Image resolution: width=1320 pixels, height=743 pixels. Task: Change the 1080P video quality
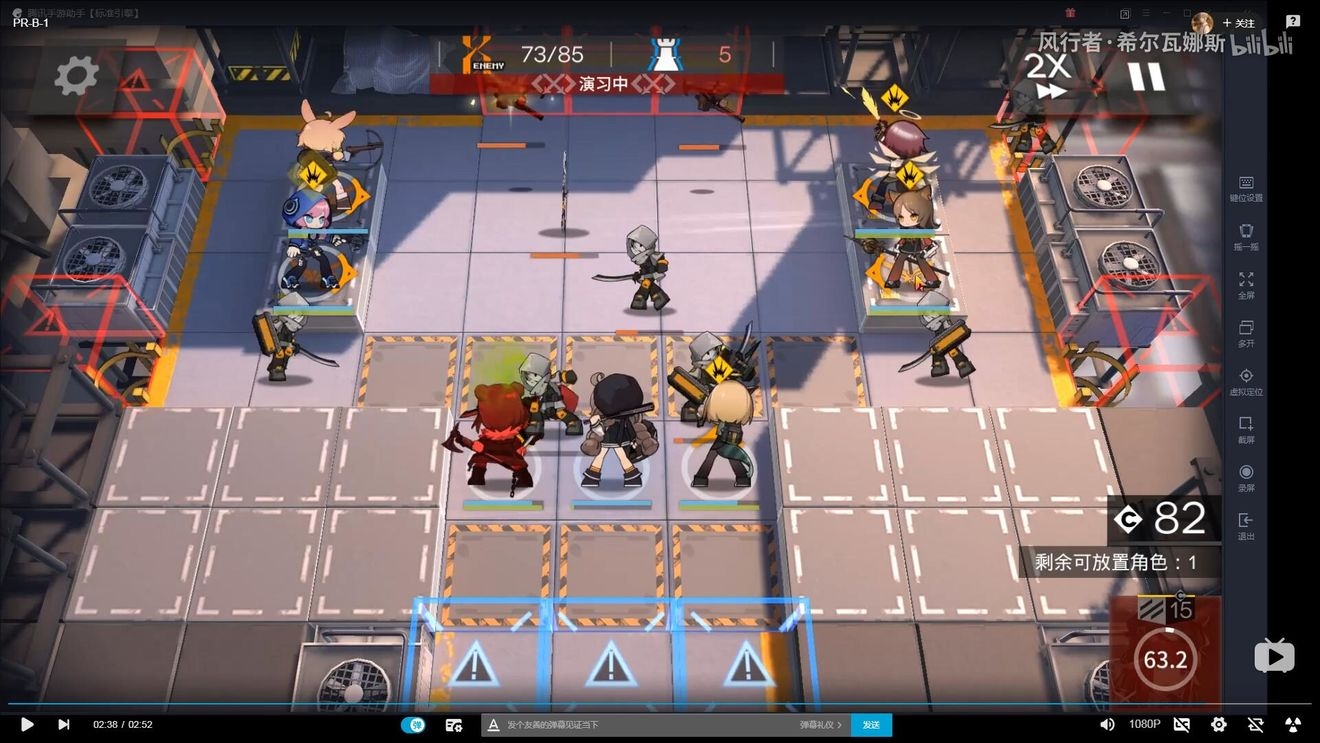[1145, 724]
